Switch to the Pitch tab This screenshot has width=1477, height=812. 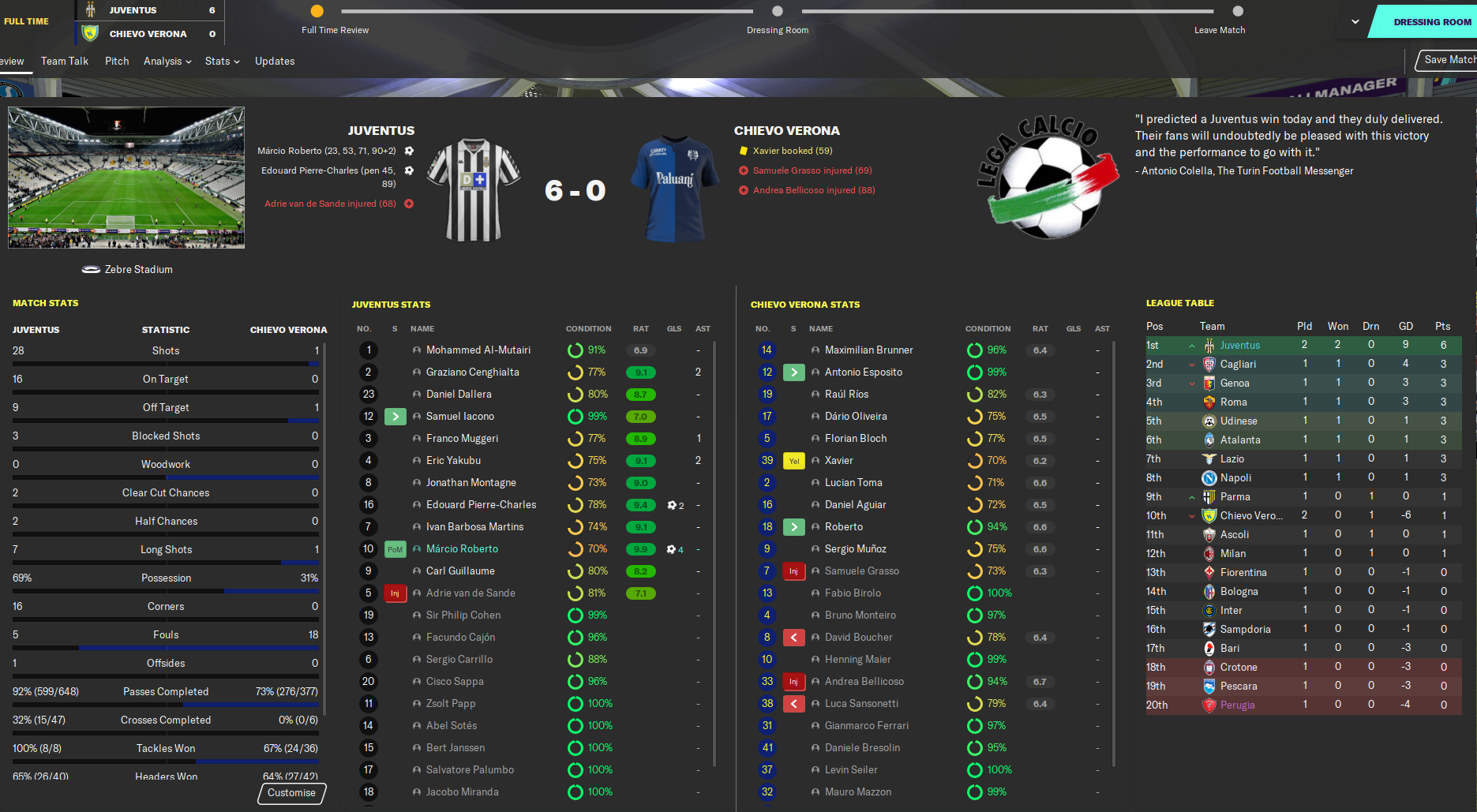(117, 61)
